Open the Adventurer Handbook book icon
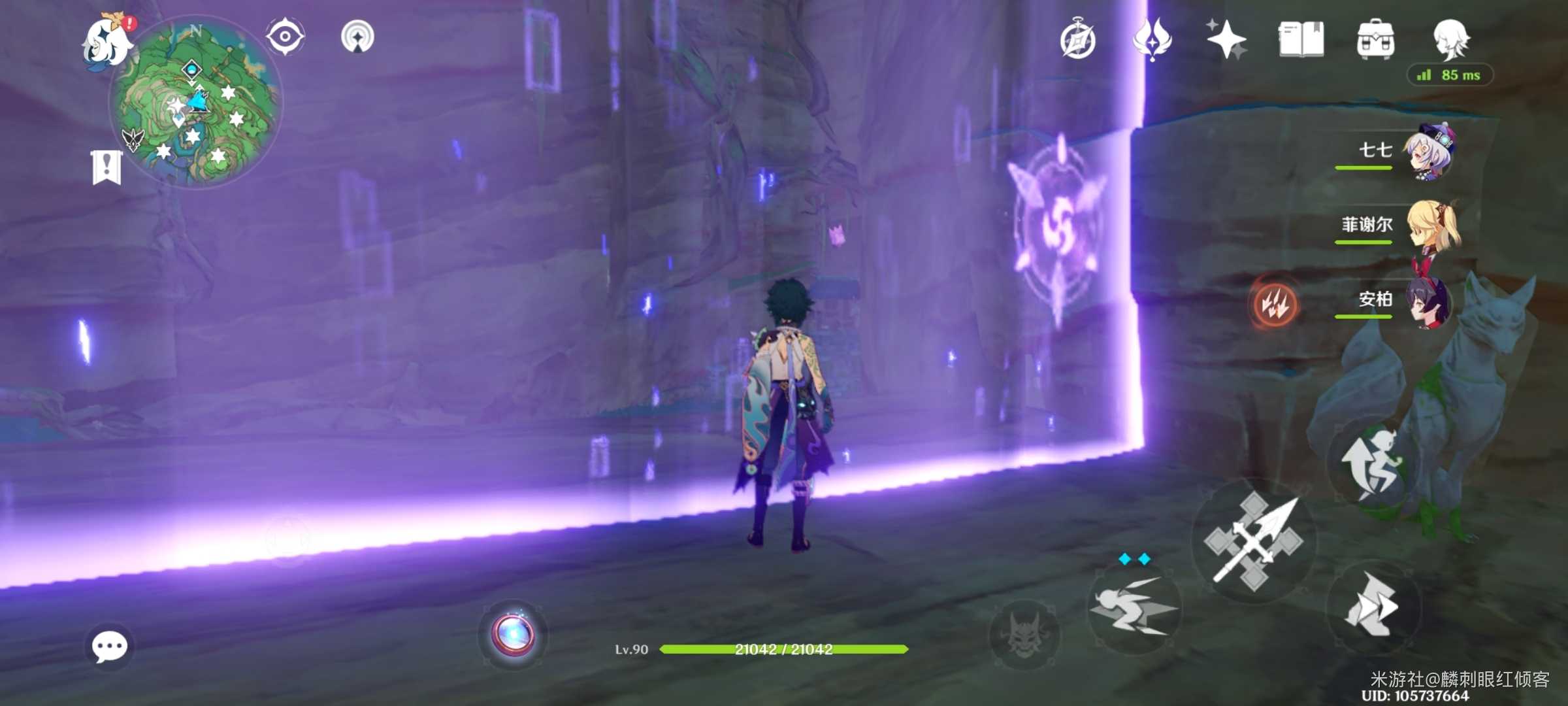The width and height of the screenshot is (1568, 706). tap(1301, 39)
